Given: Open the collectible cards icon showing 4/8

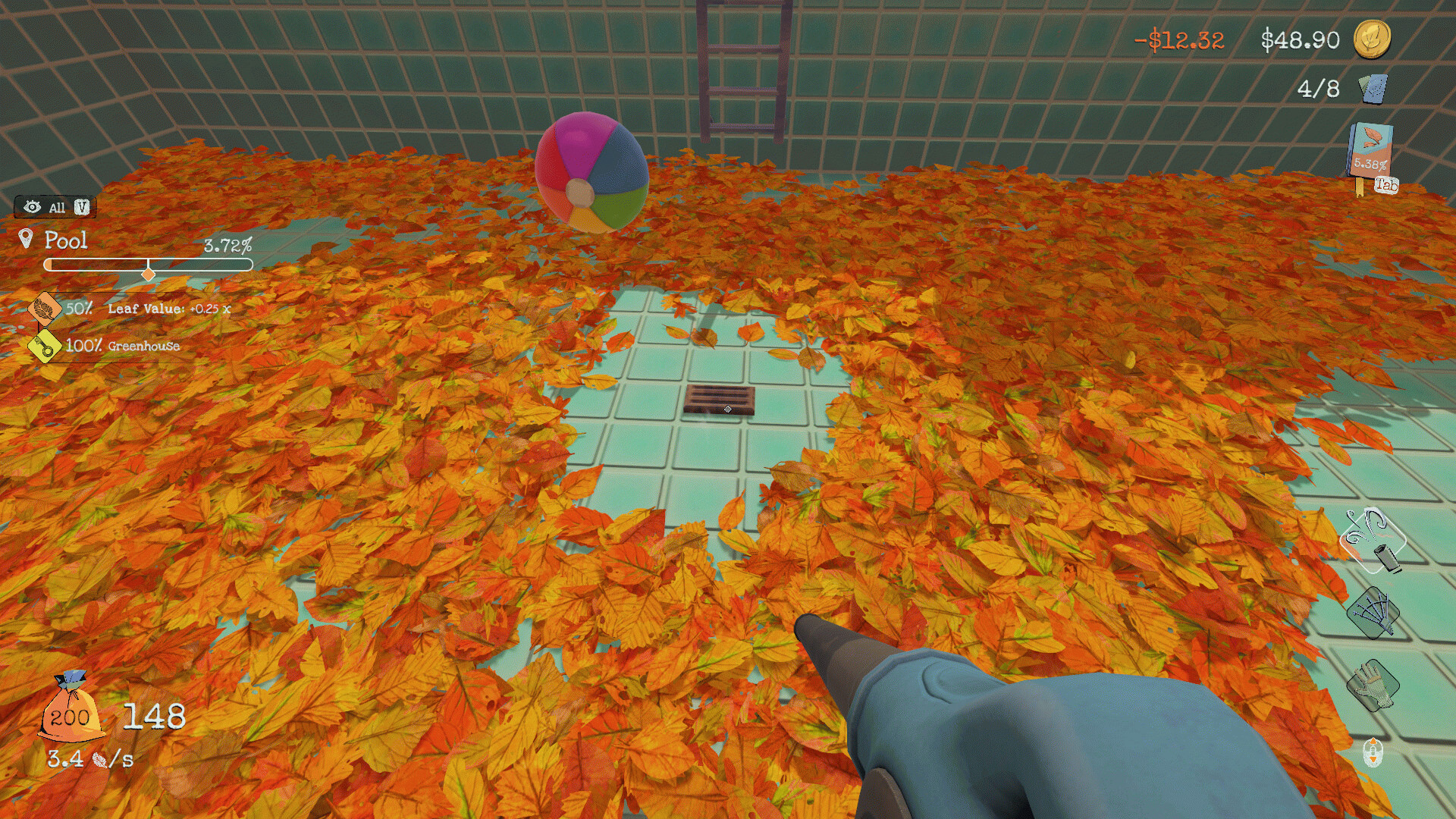Looking at the screenshot, I should pos(1373,89).
